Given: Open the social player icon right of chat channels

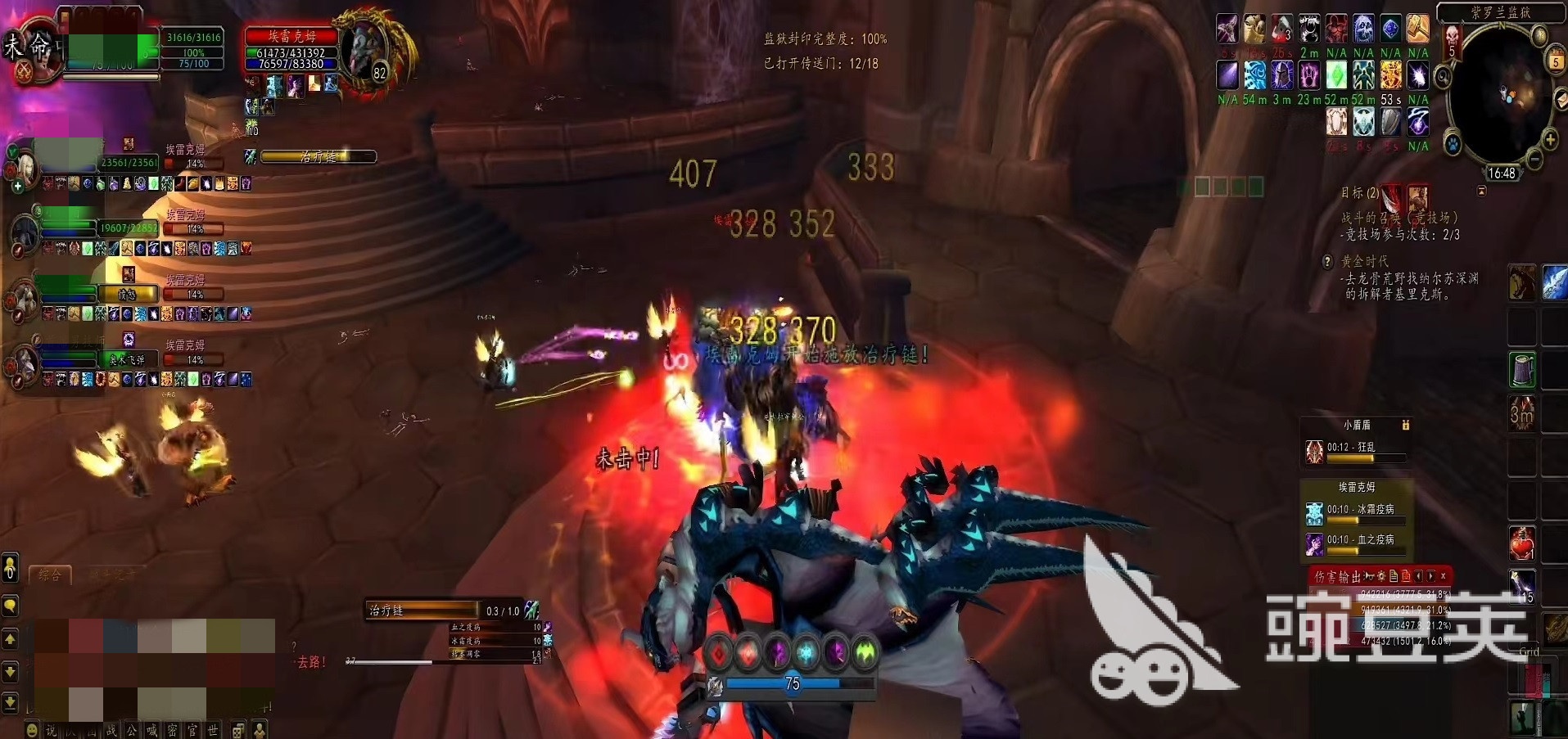Looking at the screenshot, I should pos(260,731).
